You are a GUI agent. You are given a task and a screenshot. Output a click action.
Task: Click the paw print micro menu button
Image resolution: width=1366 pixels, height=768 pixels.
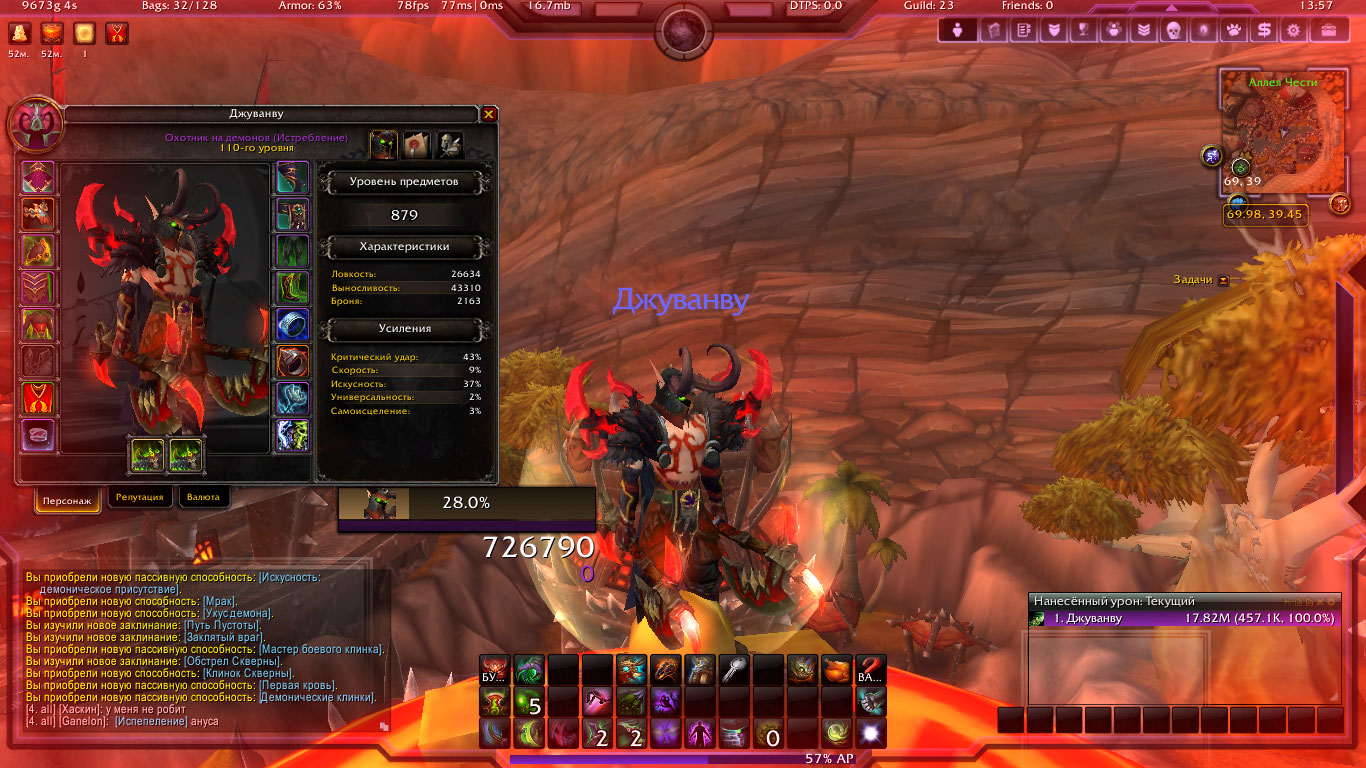(1234, 30)
